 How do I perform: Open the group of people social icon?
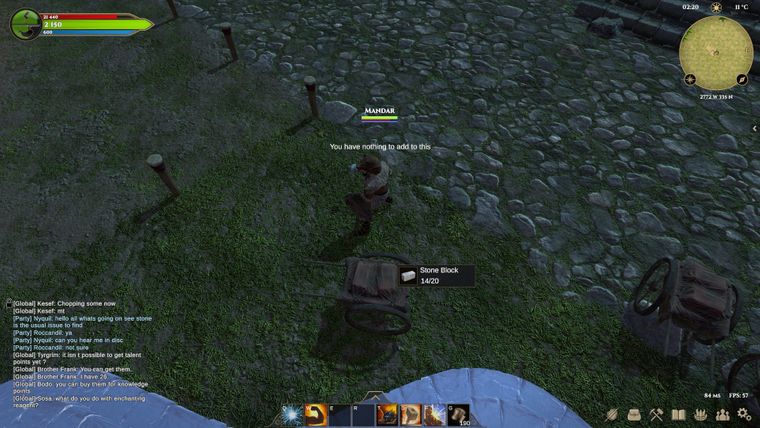(722, 414)
